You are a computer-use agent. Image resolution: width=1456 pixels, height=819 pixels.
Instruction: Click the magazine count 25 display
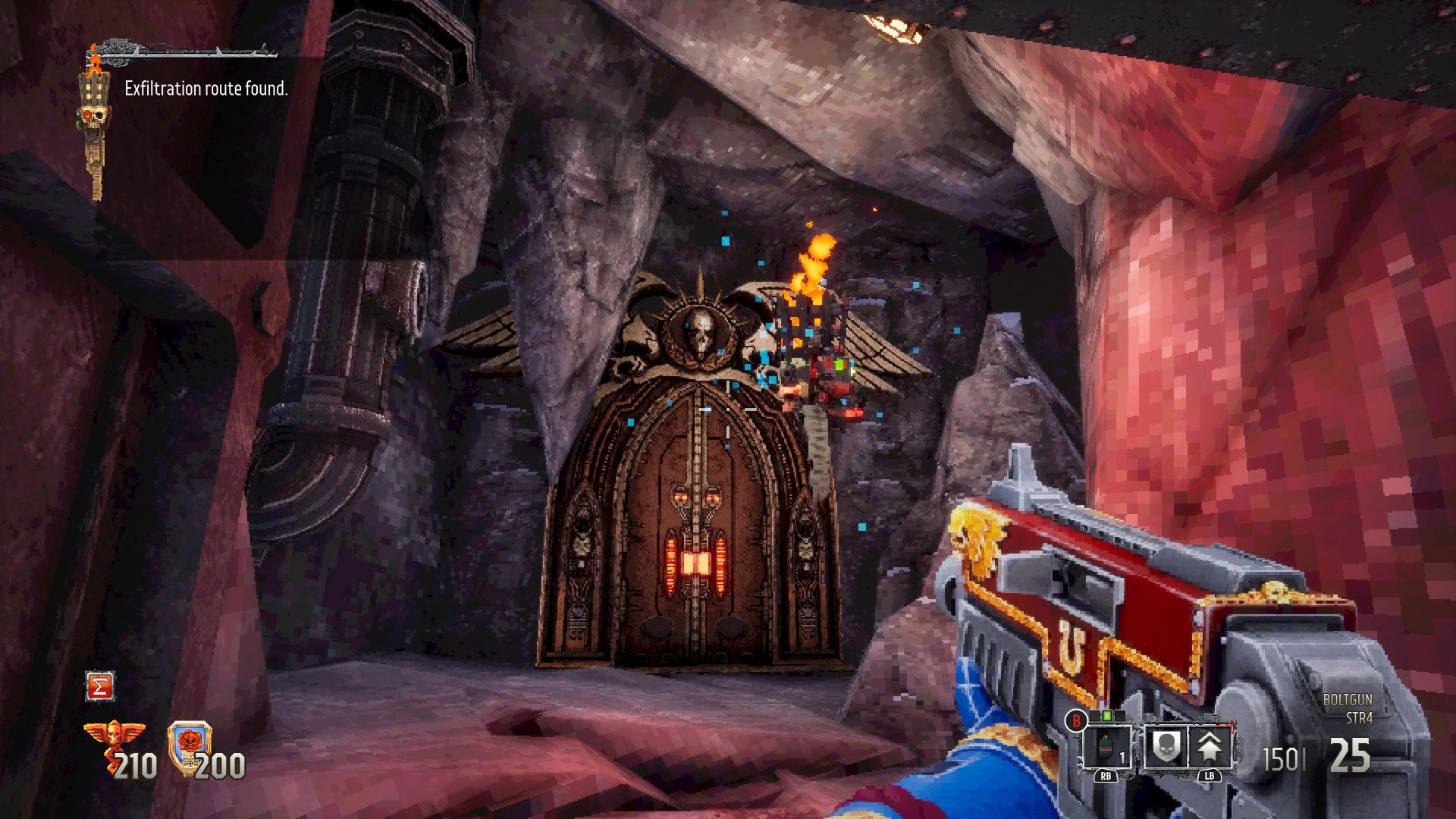[1348, 754]
